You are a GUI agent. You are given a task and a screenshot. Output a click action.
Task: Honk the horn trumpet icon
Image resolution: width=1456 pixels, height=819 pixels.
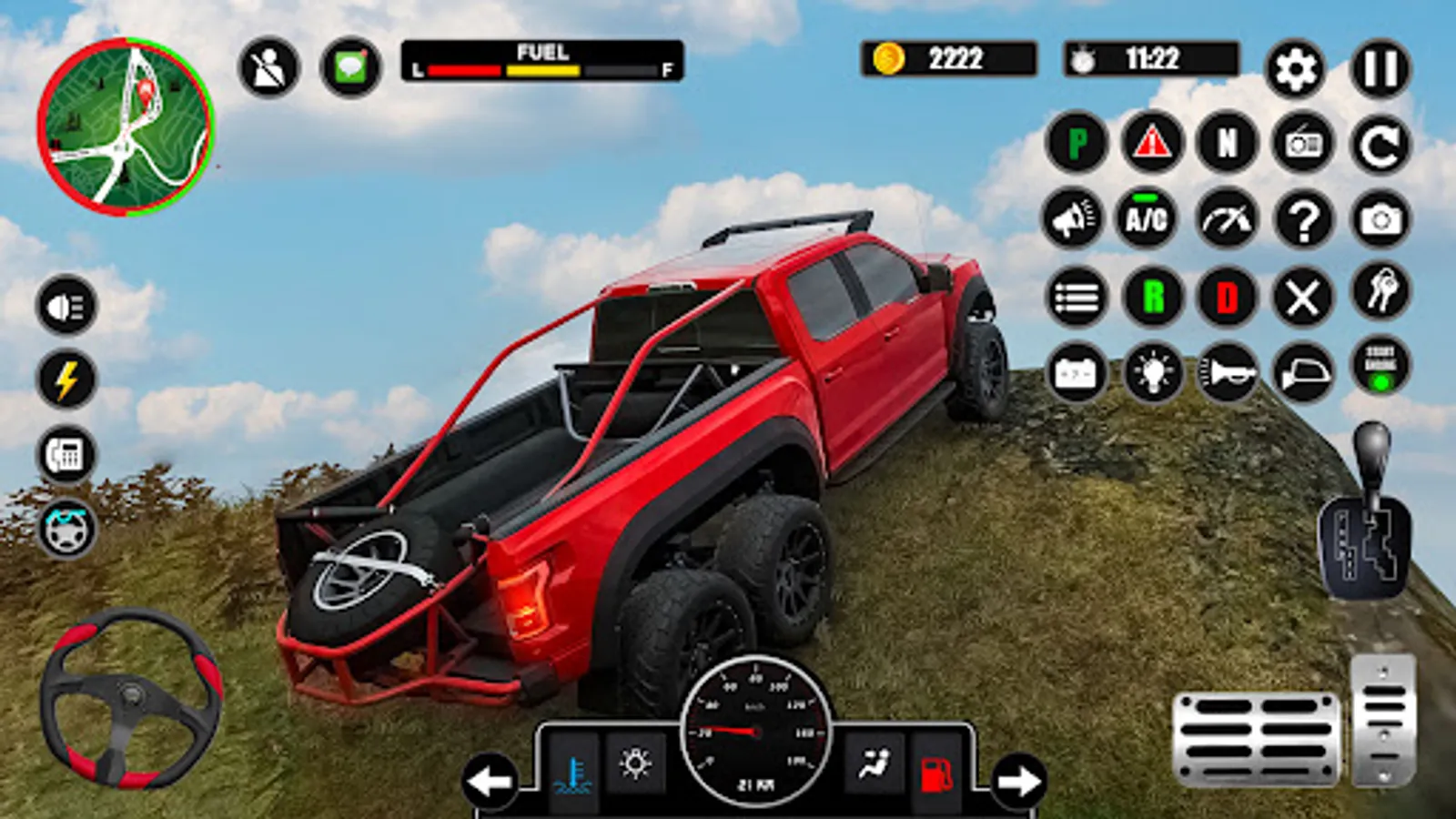[1228, 372]
